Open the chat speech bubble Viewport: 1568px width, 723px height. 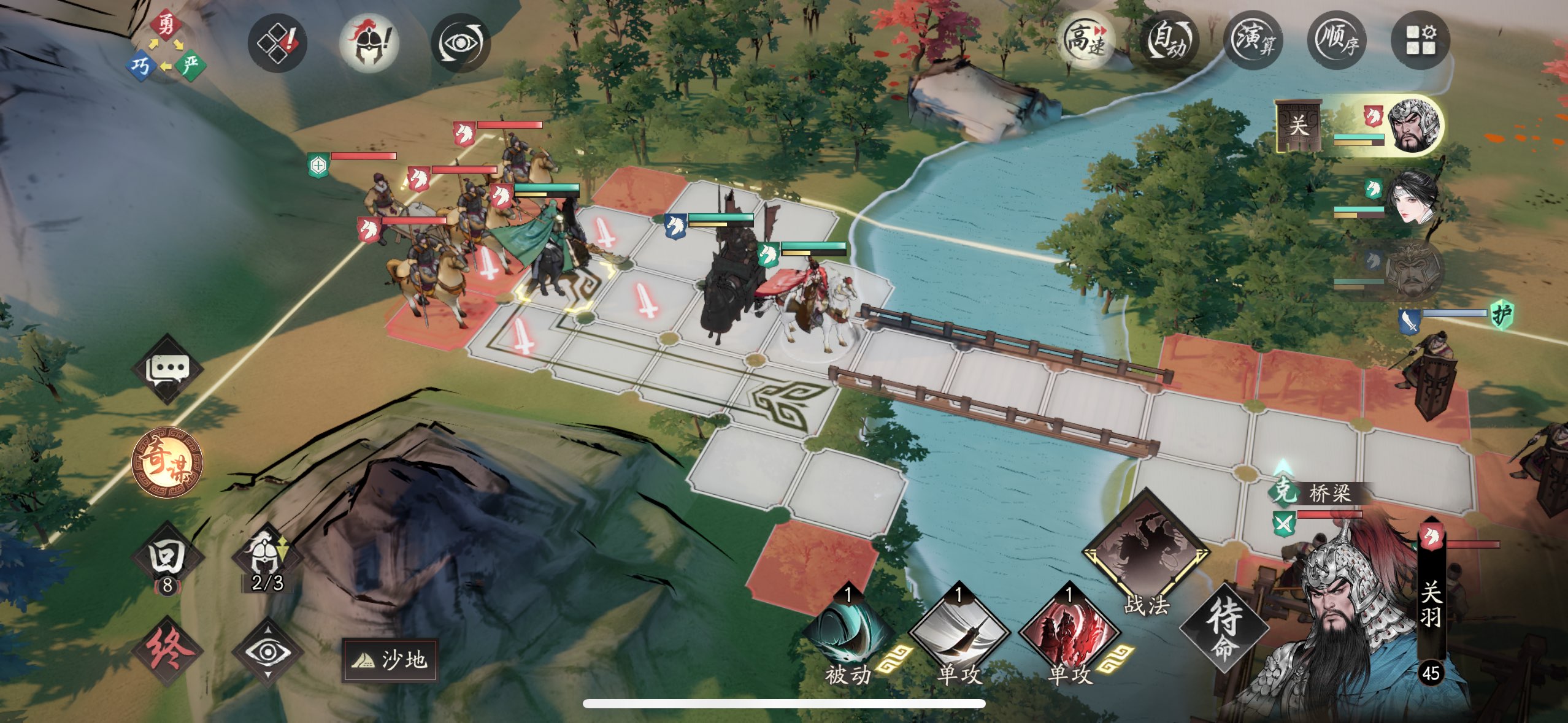[x=167, y=368]
